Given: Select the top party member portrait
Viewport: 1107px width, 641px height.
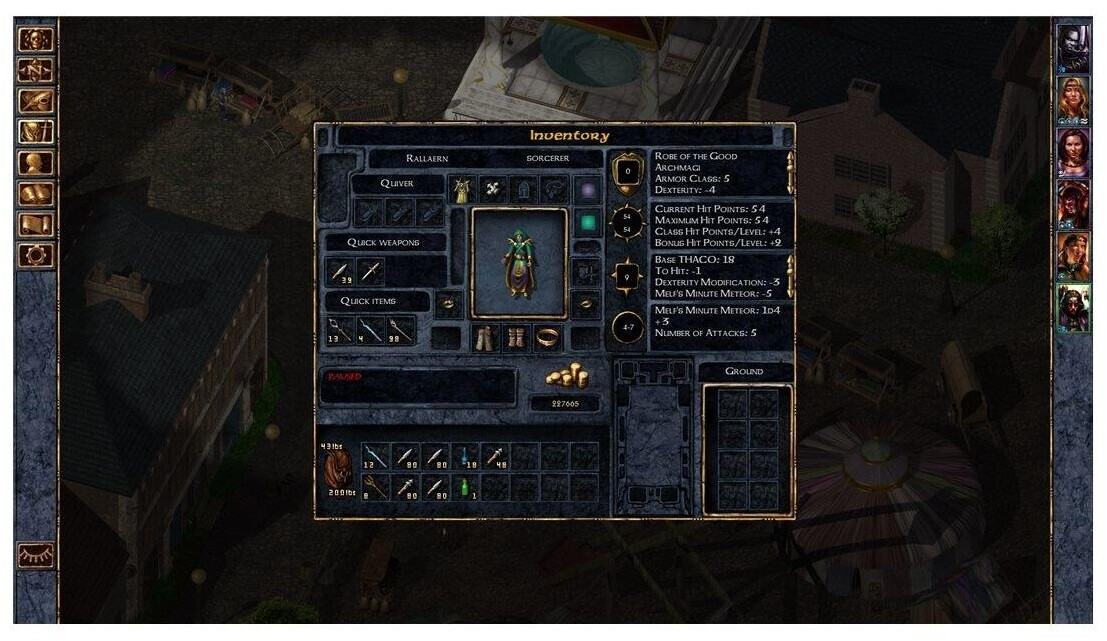Looking at the screenshot, I should click(1073, 46).
